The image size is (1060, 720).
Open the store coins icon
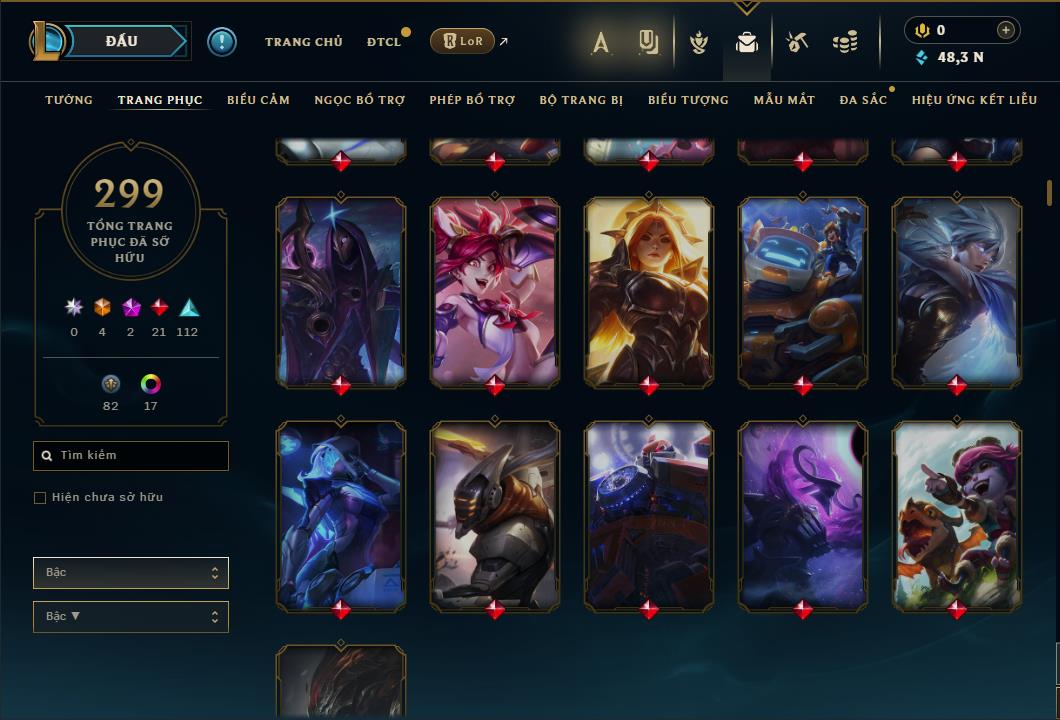[x=845, y=42]
